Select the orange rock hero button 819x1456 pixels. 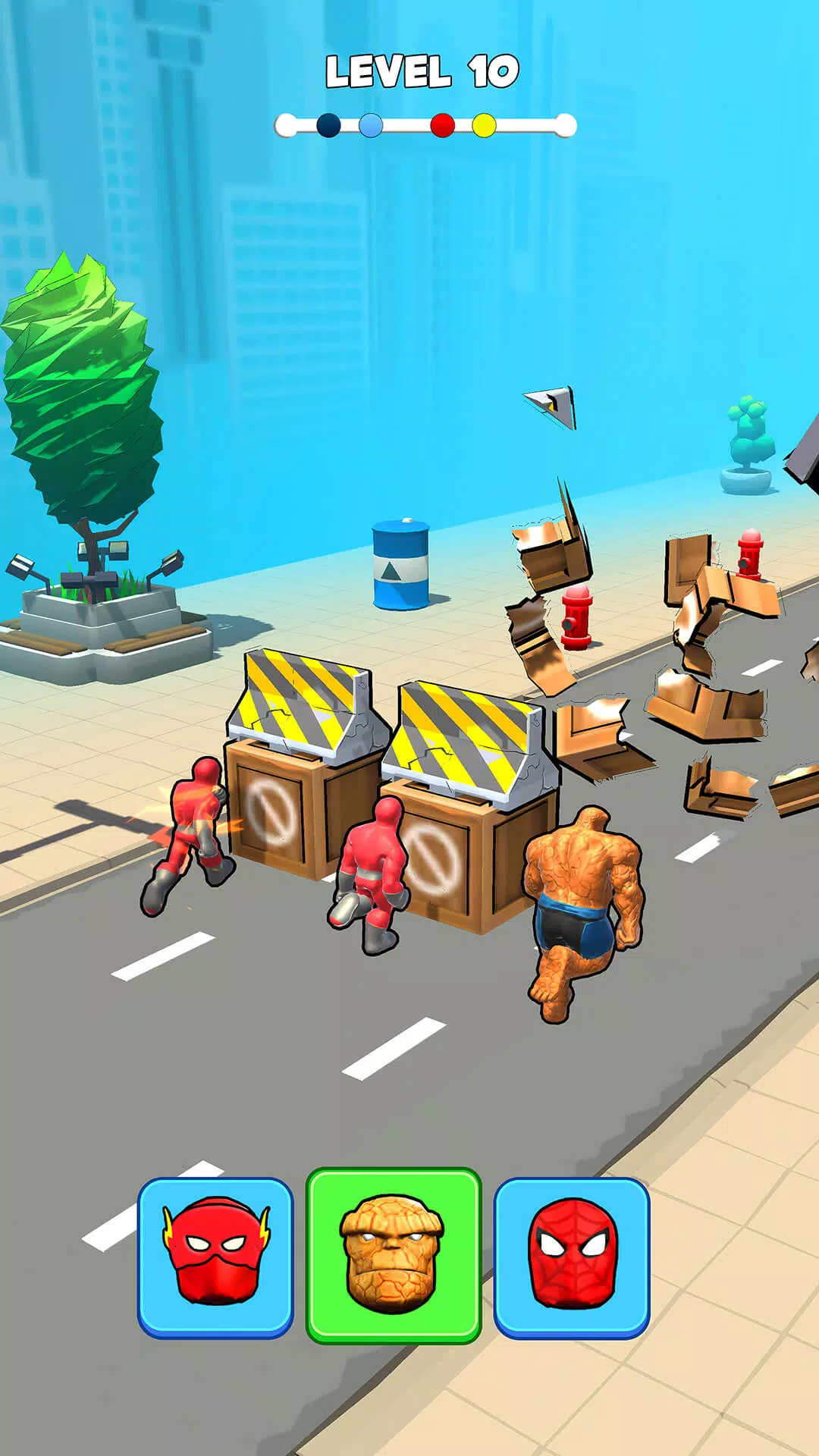pyautogui.click(x=393, y=1254)
